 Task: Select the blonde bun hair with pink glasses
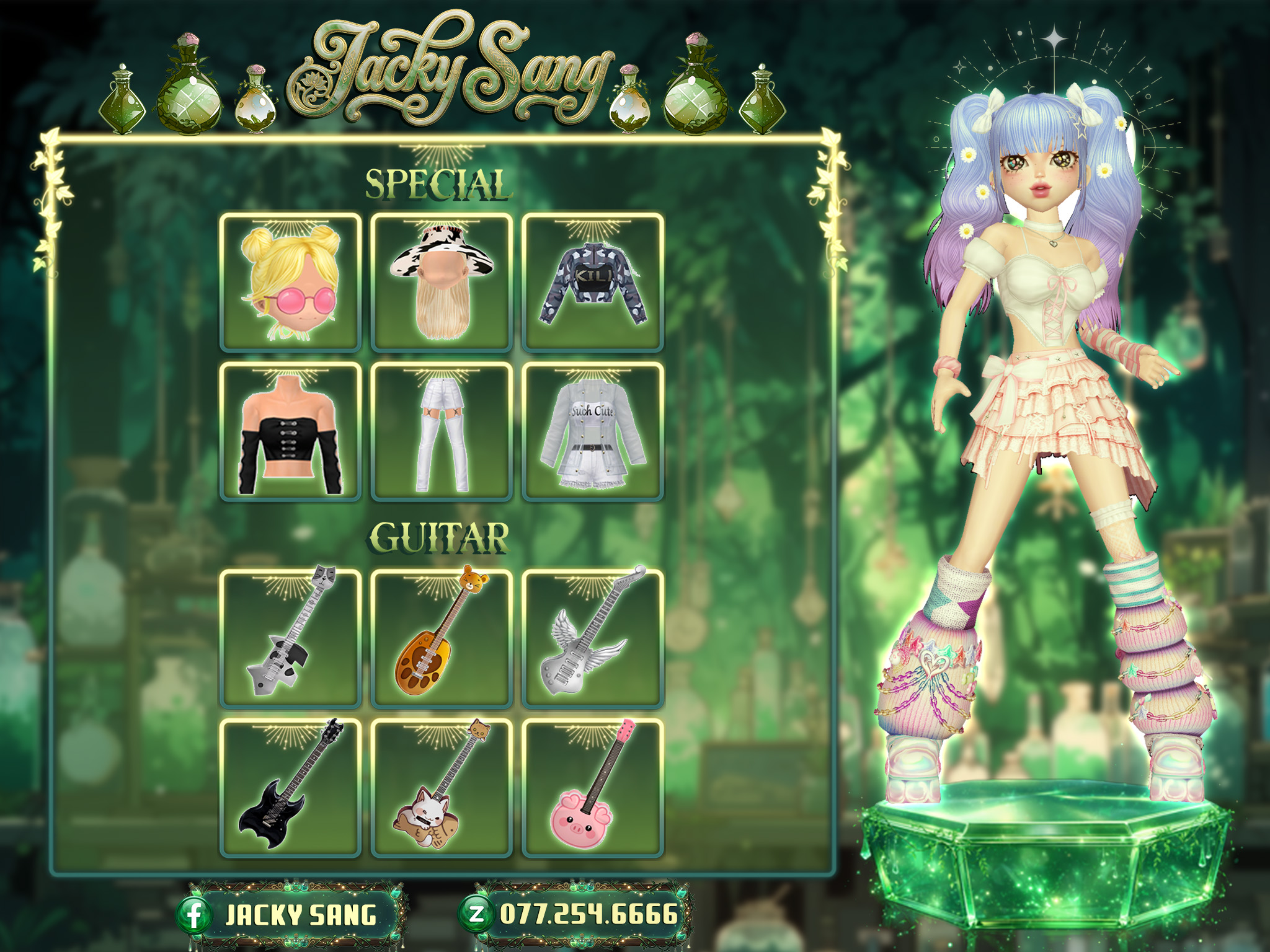pos(291,283)
